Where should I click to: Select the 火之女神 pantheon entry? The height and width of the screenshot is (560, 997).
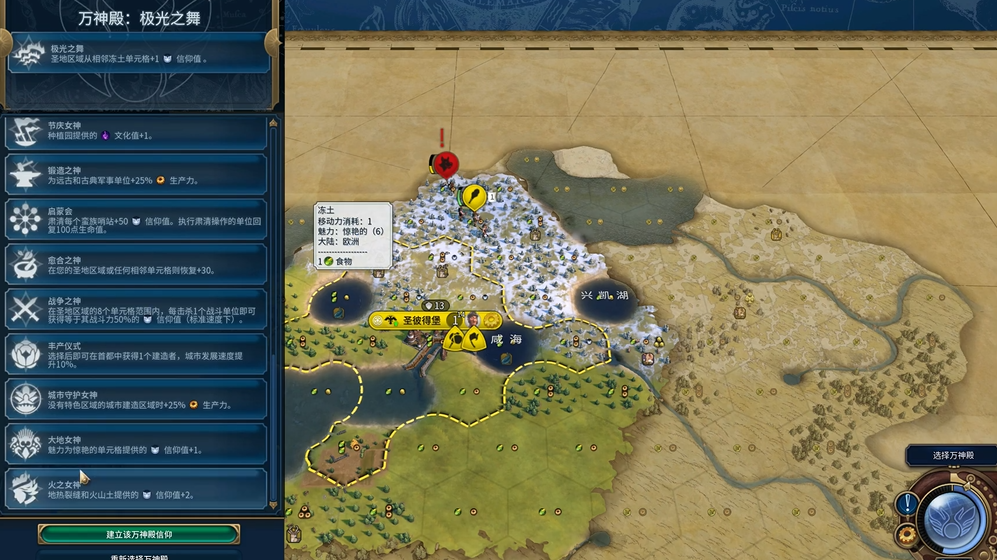click(137, 488)
